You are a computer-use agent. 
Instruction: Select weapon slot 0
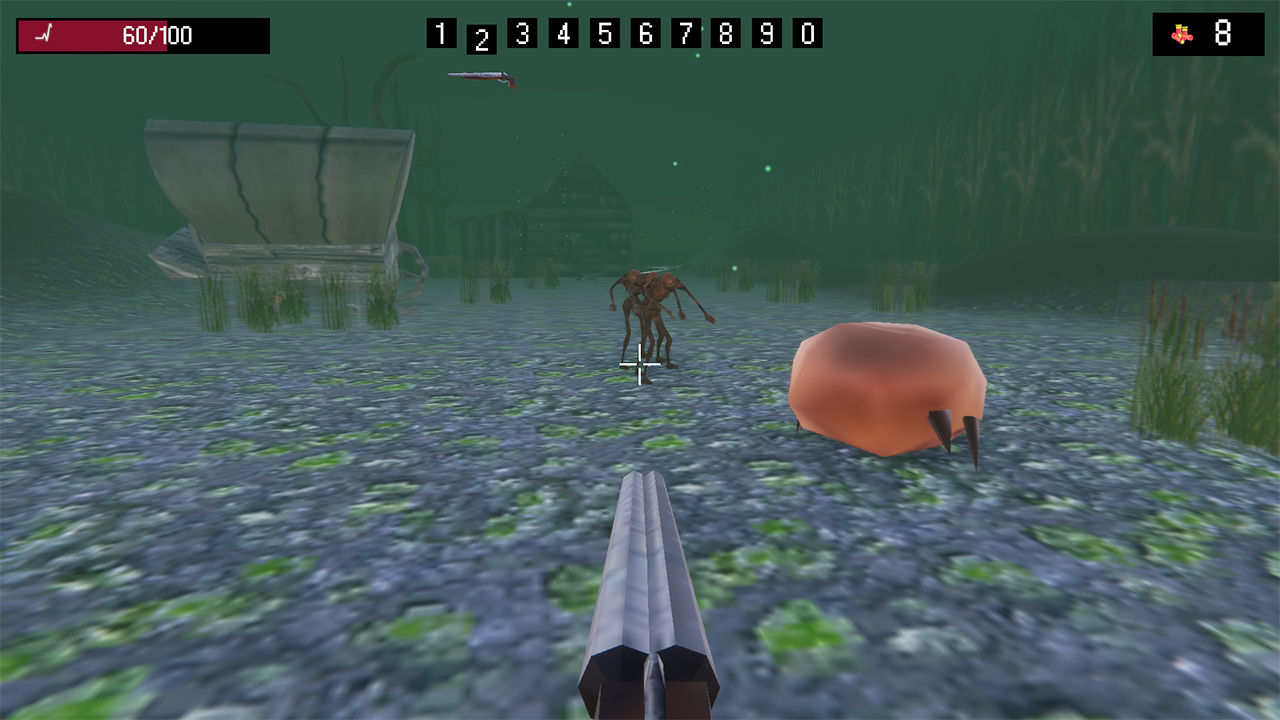808,33
